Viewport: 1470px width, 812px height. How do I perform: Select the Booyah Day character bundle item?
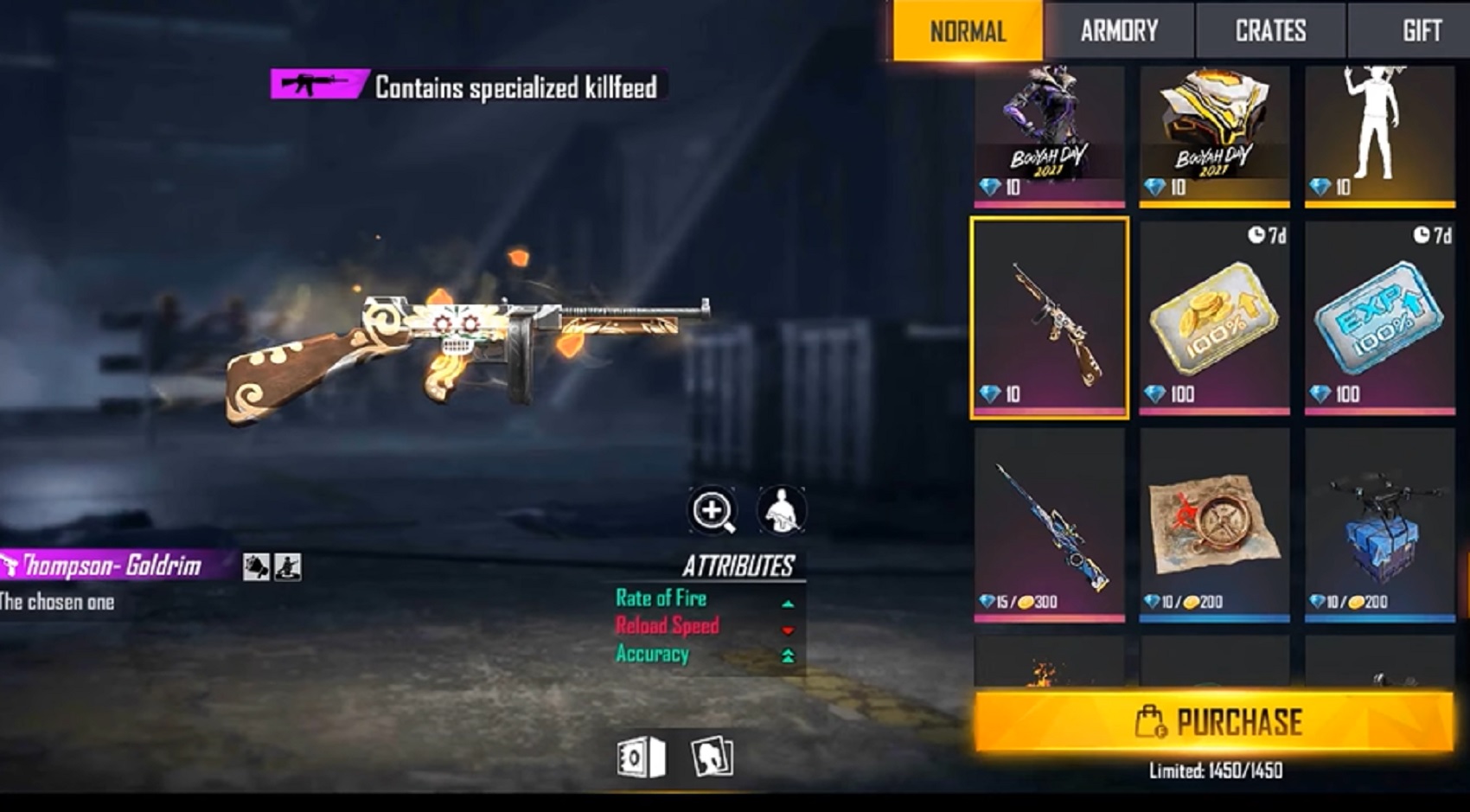[x=1047, y=130]
